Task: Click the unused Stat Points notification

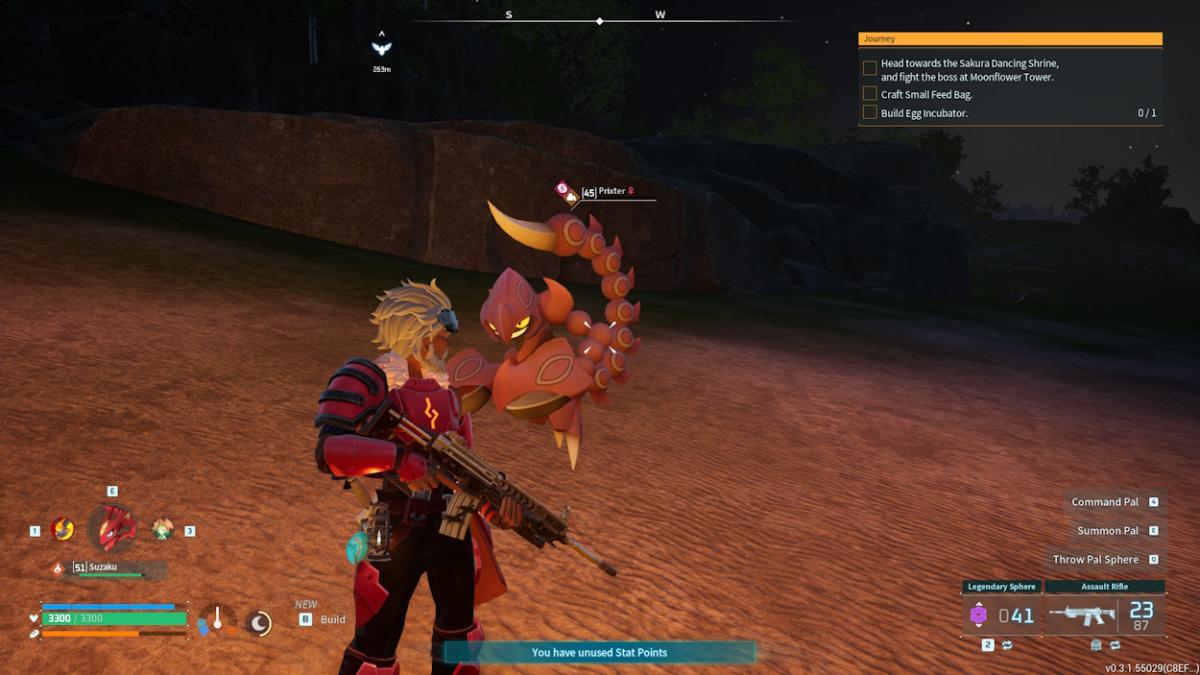Action: click(599, 653)
